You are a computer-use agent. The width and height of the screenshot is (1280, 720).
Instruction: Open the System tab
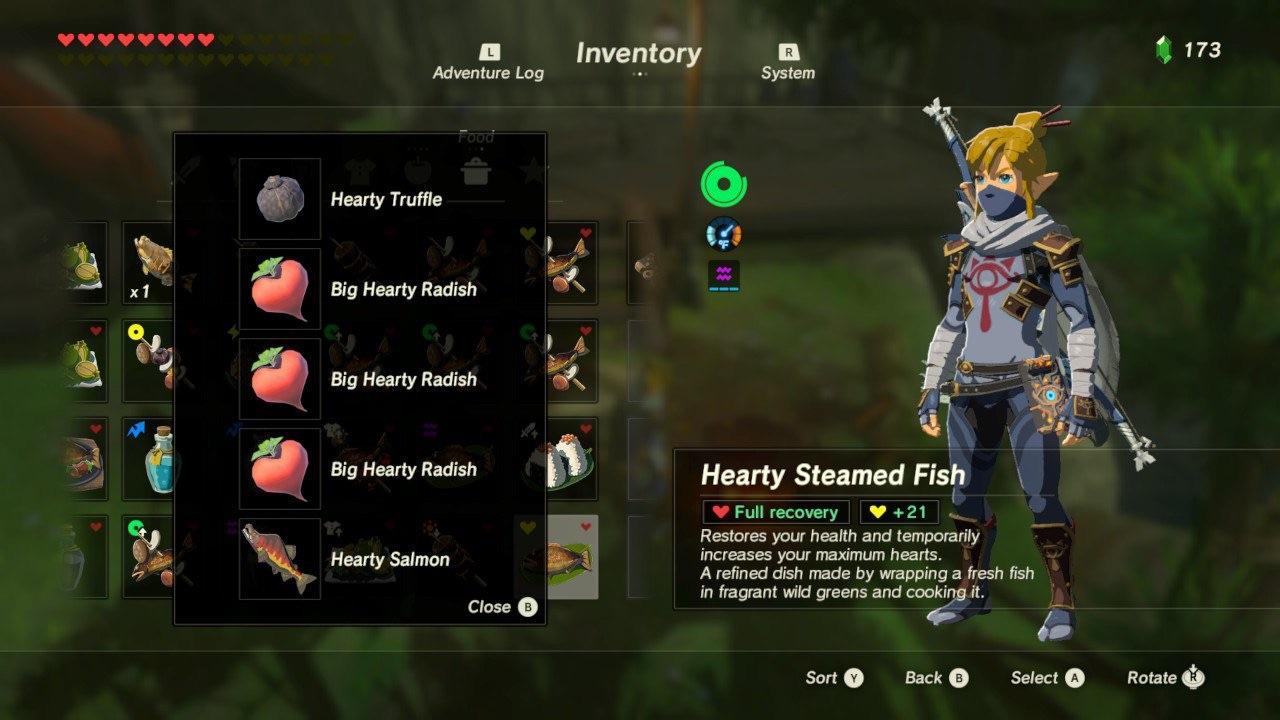tap(787, 63)
